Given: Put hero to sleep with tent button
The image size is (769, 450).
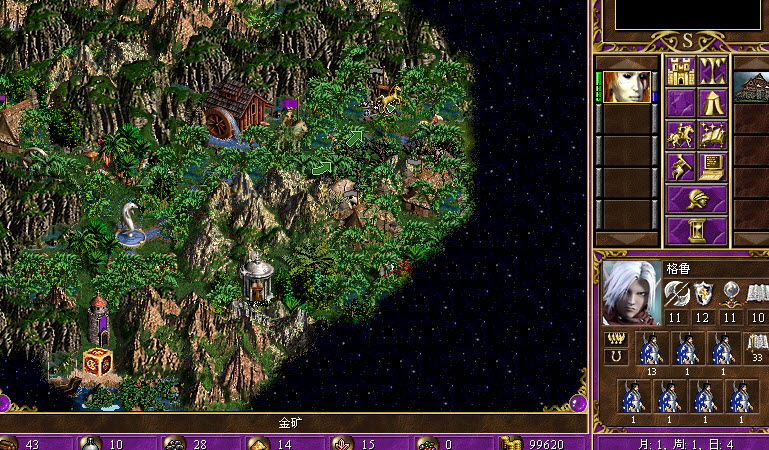Looking at the screenshot, I should [713, 103].
